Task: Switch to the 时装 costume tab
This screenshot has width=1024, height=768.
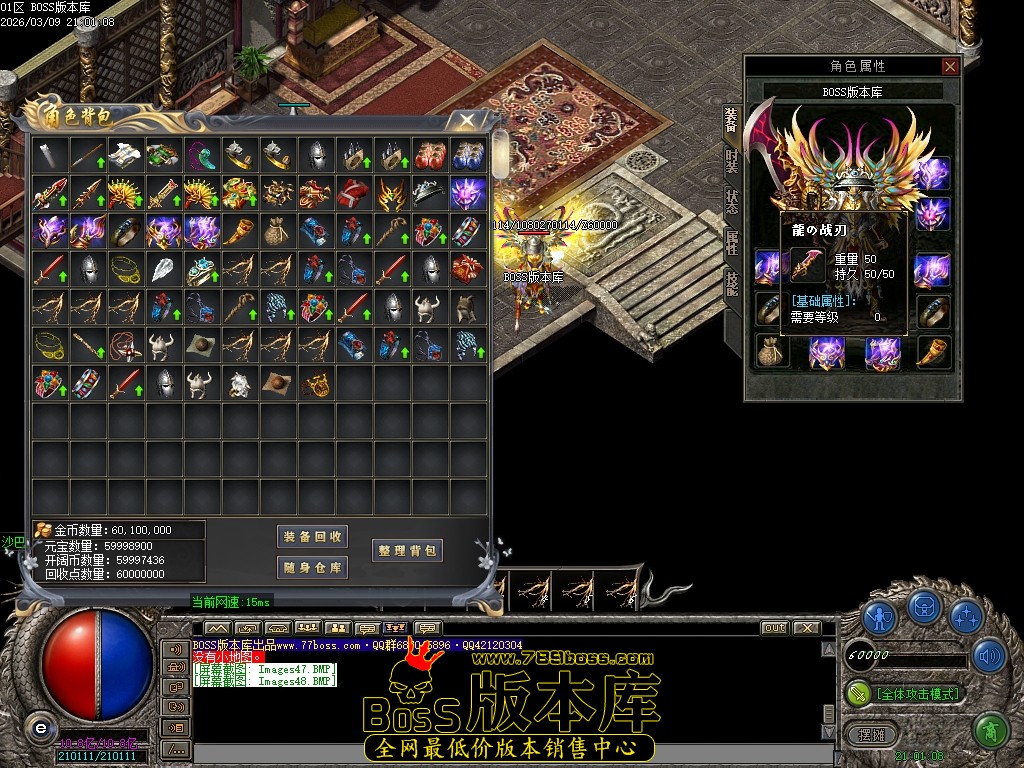Action: (x=731, y=160)
